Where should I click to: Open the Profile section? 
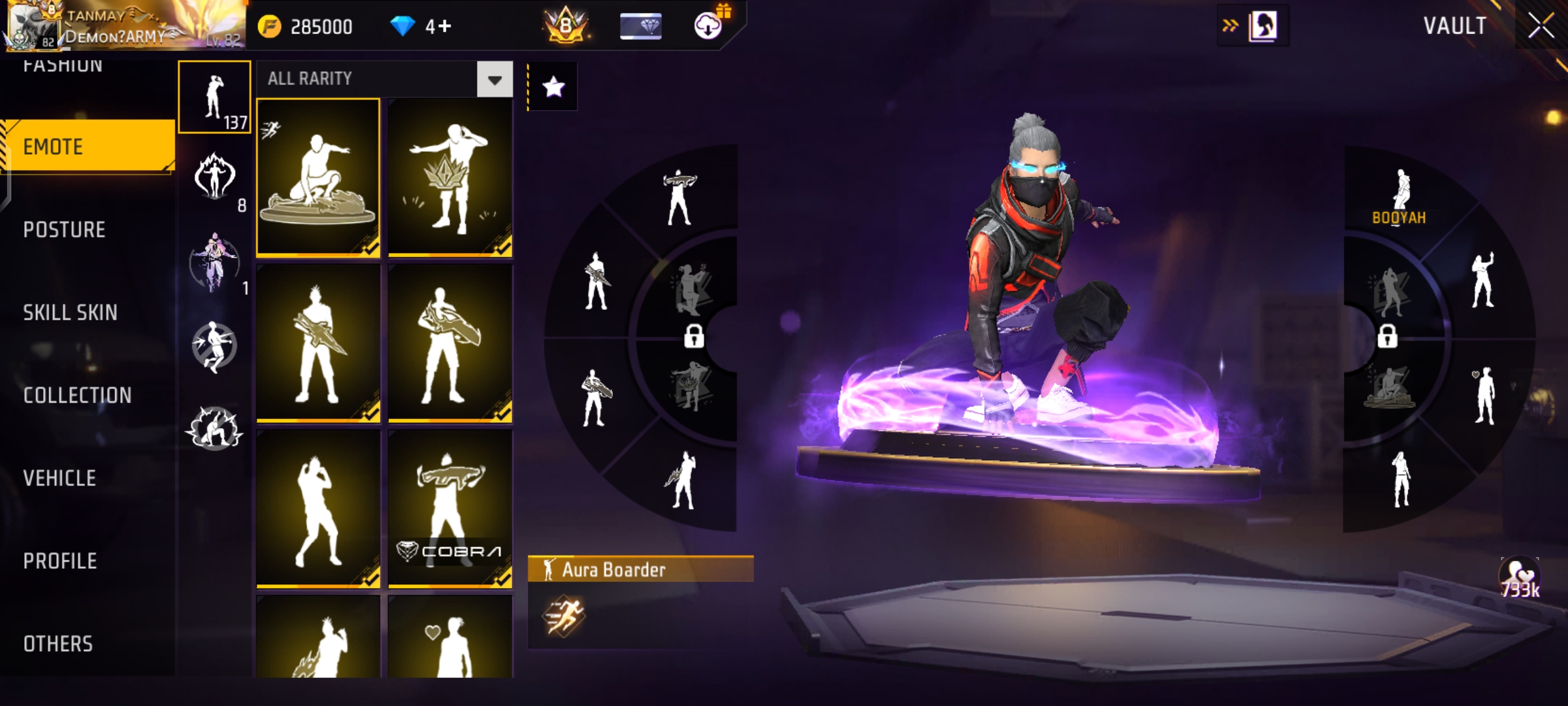click(60, 561)
